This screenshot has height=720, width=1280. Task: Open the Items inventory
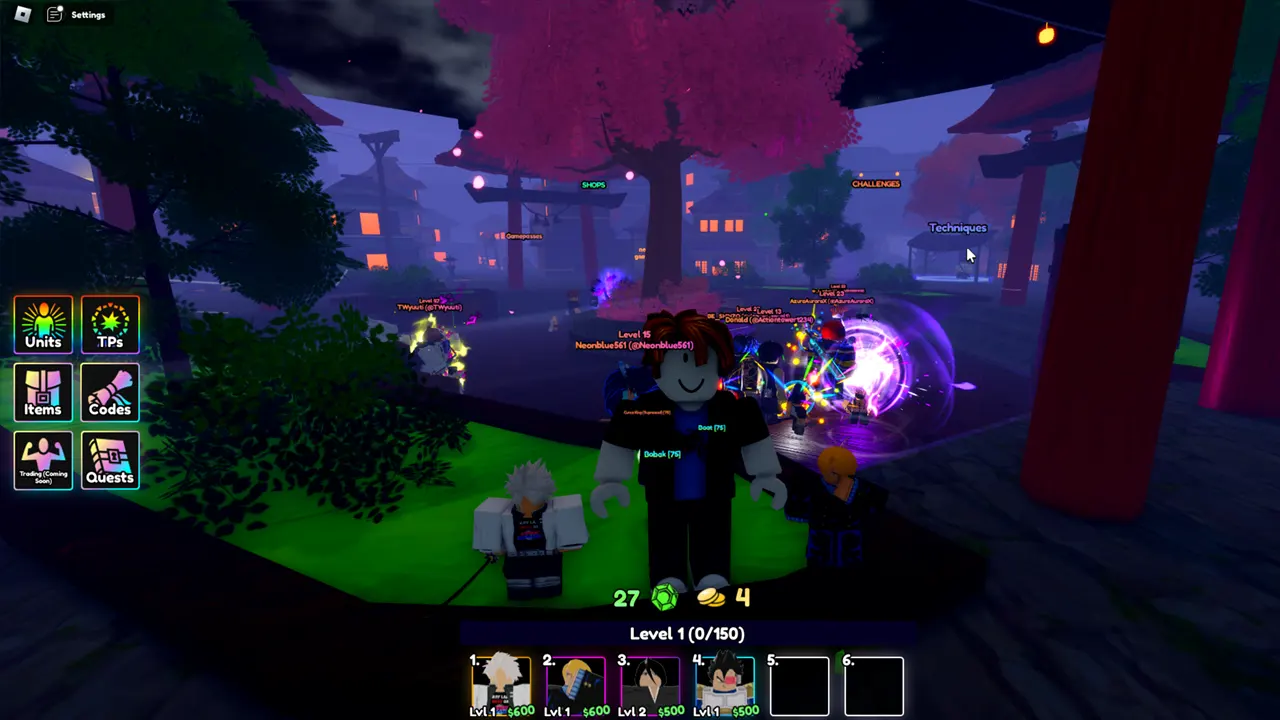tap(43, 392)
